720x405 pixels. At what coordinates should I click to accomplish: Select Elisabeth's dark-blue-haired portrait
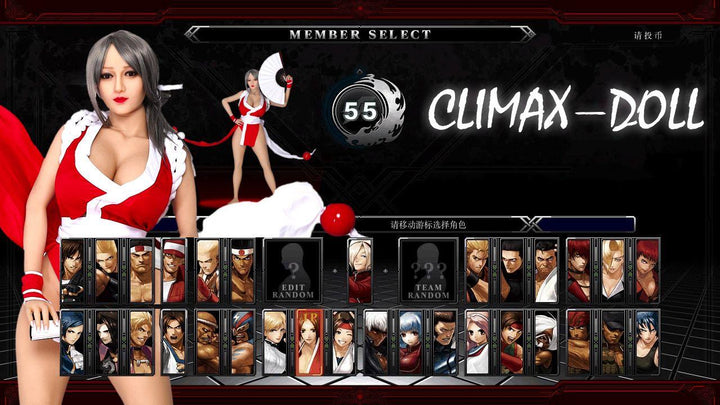[x=73, y=342]
